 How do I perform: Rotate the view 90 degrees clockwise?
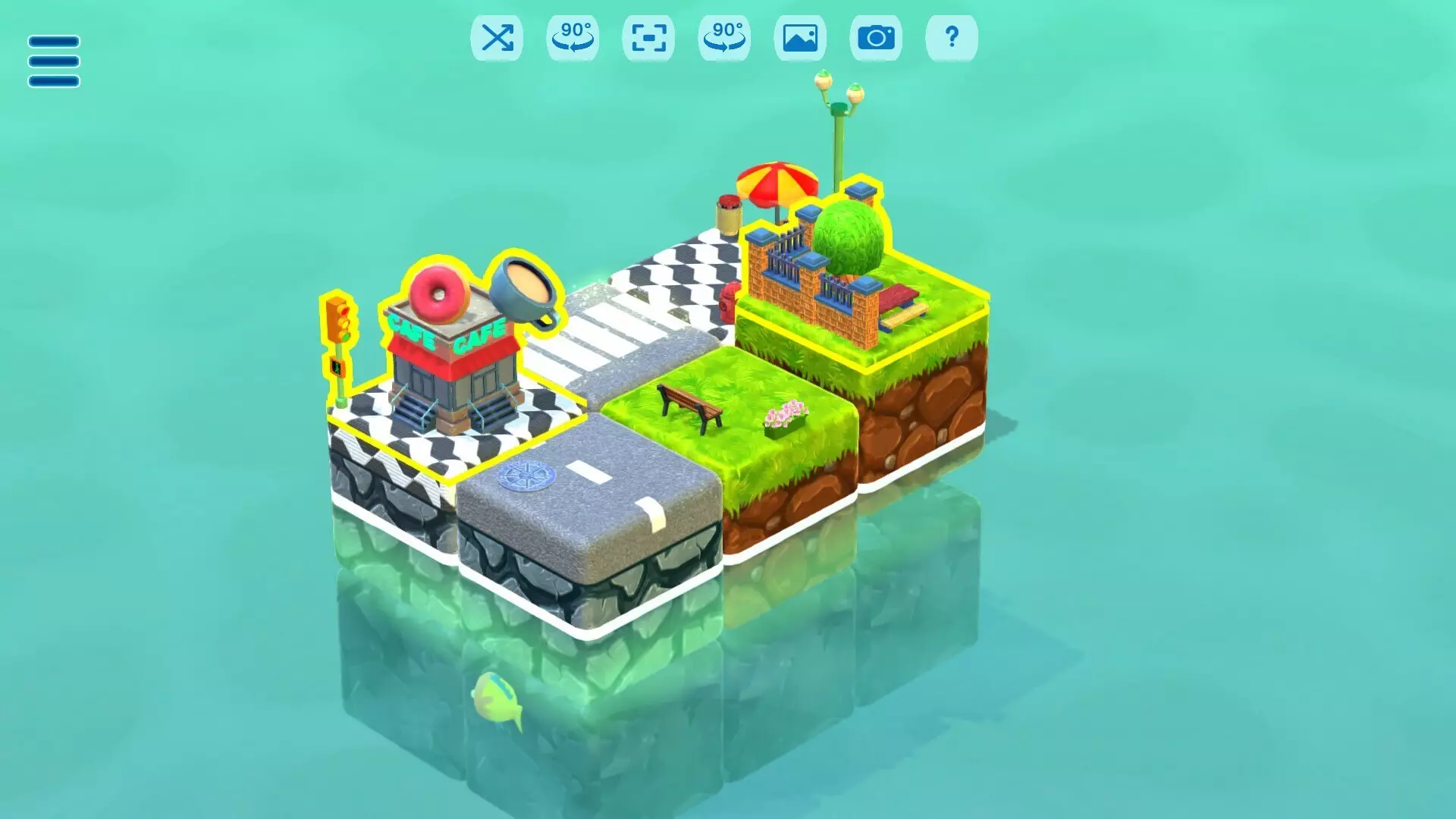click(724, 38)
